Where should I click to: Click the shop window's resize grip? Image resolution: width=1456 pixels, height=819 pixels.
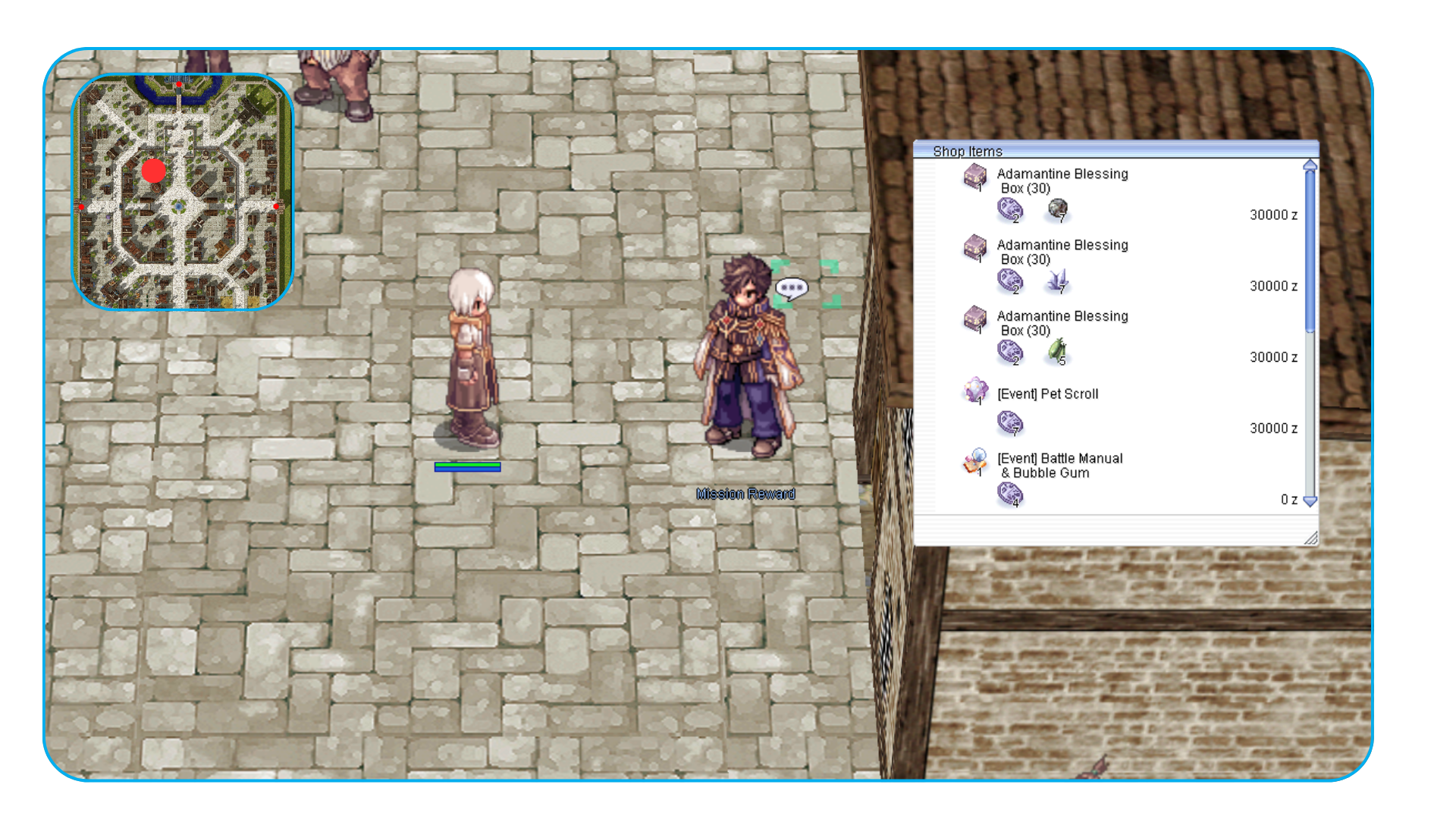[1311, 538]
